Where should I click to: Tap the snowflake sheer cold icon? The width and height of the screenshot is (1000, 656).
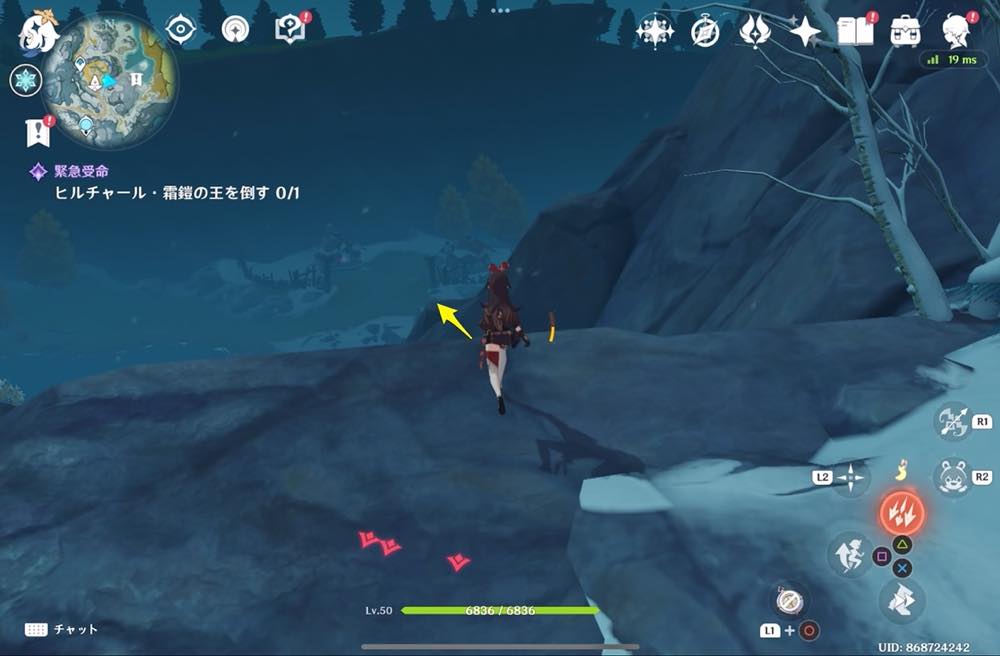pyautogui.click(x=25, y=81)
